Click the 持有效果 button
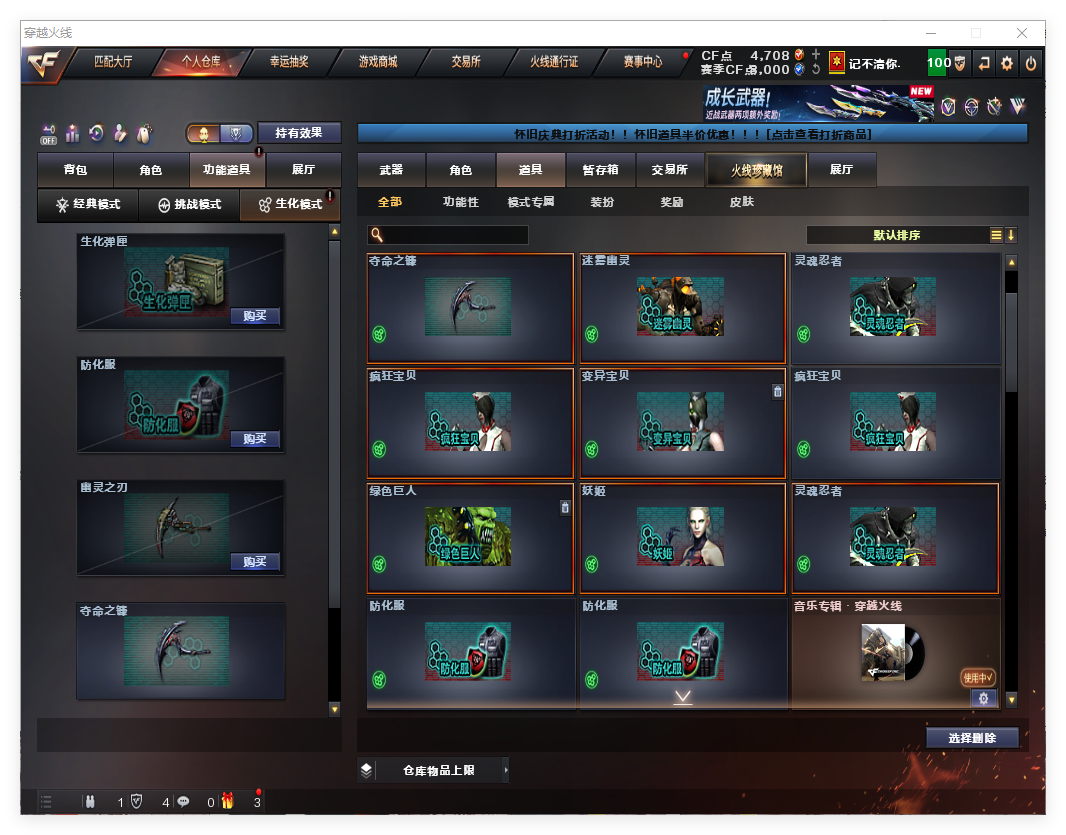The height and width of the screenshot is (835, 1066). coord(299,133)
